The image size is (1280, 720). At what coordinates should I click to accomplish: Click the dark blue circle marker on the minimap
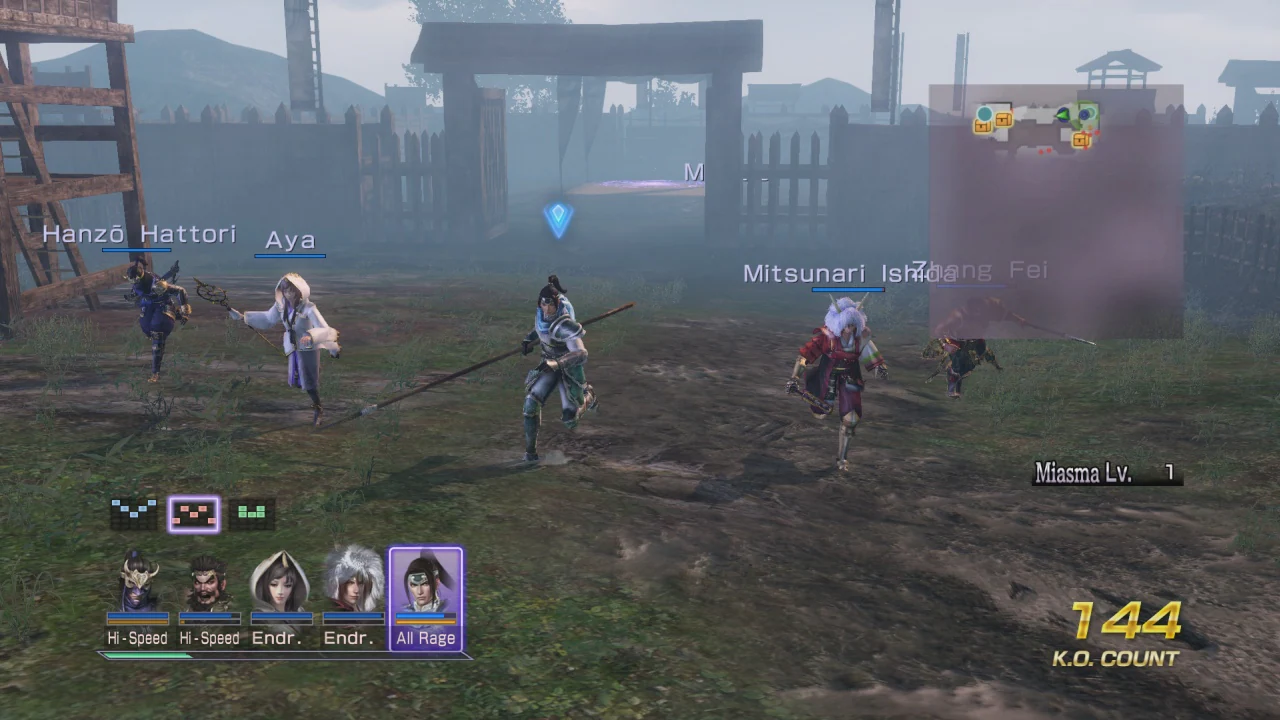(x=1085, y=113)
